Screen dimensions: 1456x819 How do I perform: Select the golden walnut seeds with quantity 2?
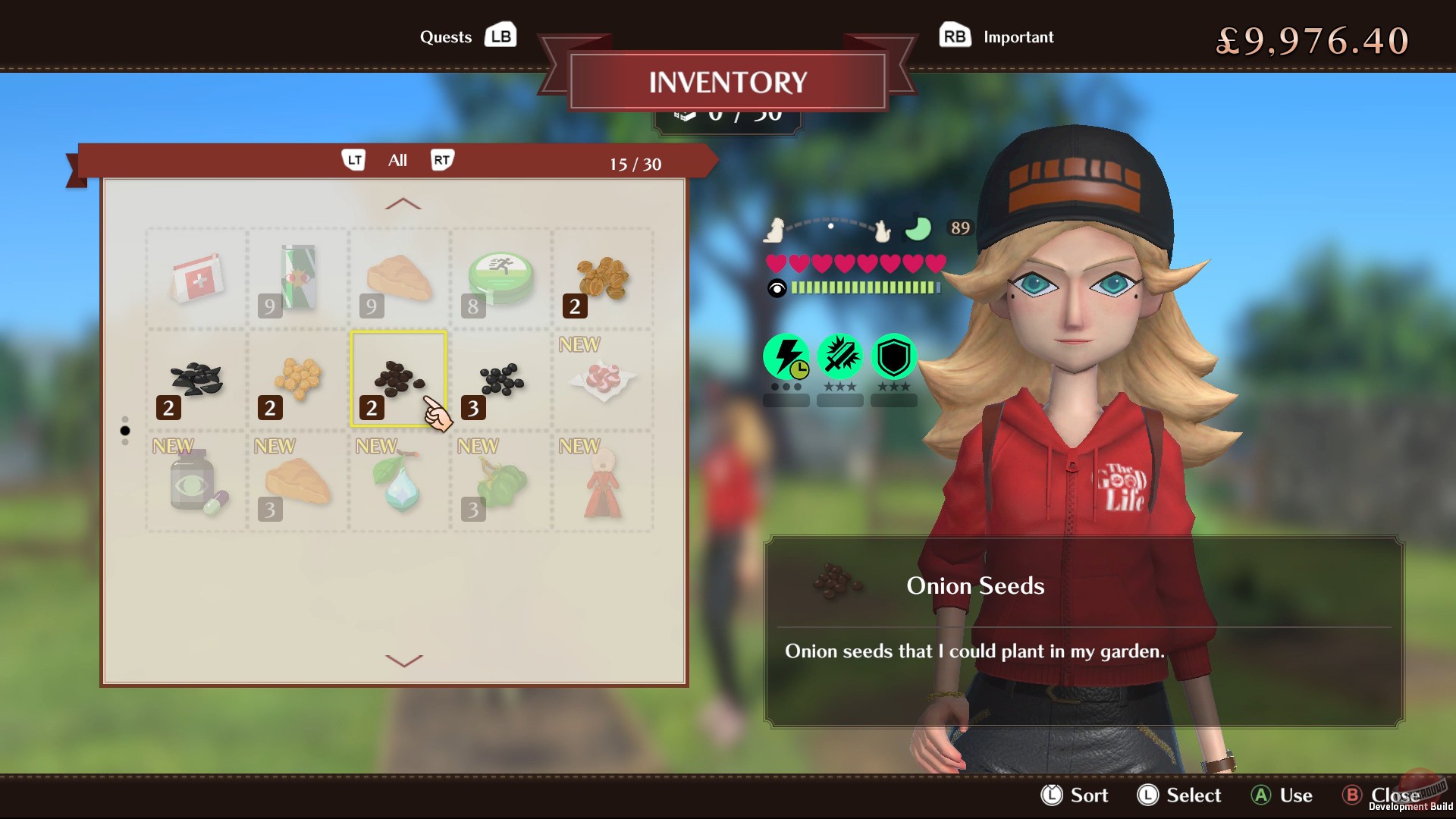tap(601, 277)
